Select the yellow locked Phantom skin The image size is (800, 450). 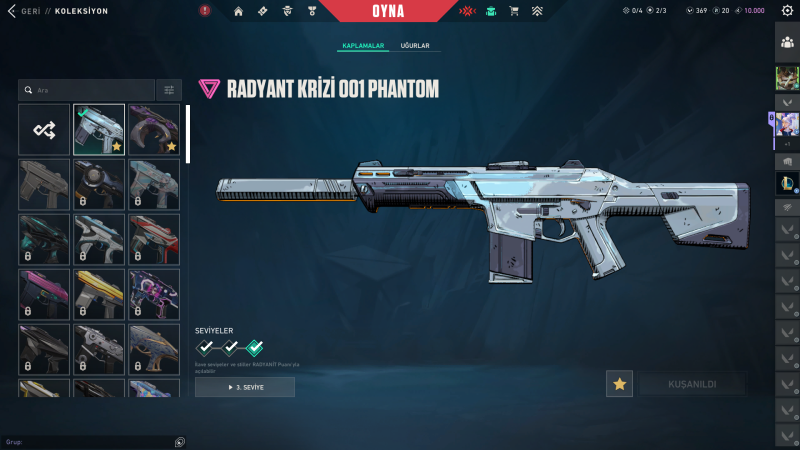coord(99,294)
